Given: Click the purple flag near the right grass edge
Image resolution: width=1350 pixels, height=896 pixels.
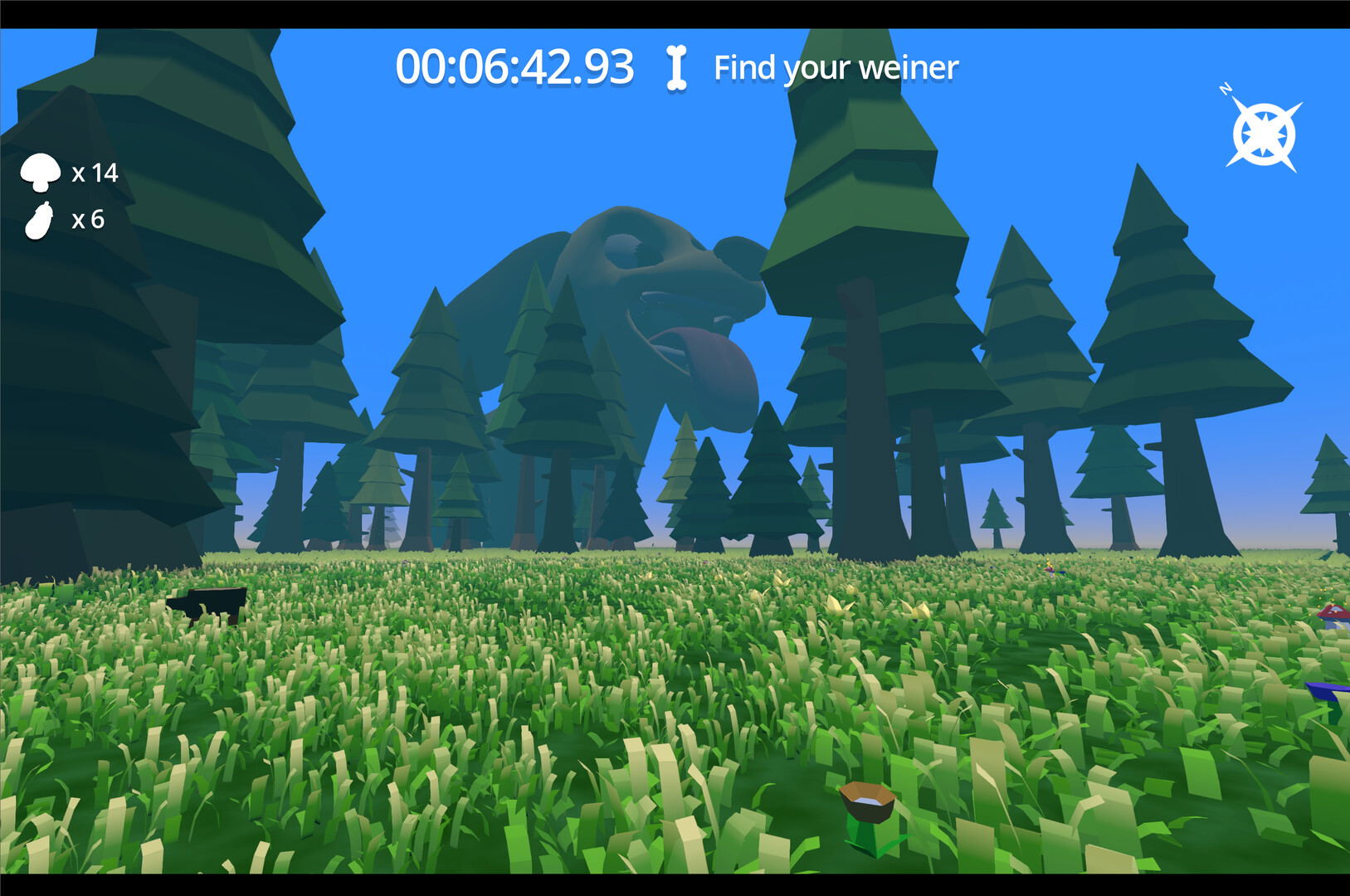Looking at the screenshot, I should coord(1325,691).
